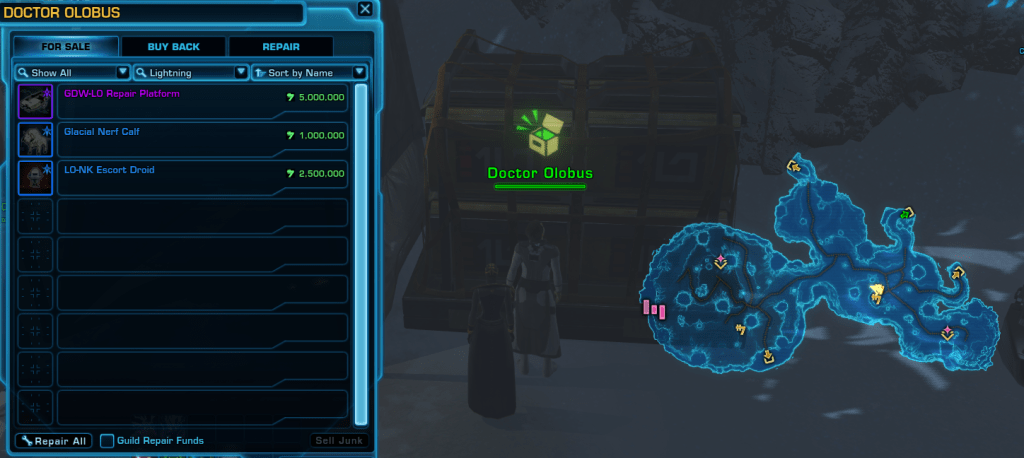Open the Sort by Name dropdown
The width and height of the screenshot is (1024, 458).
tap(309, 73)
